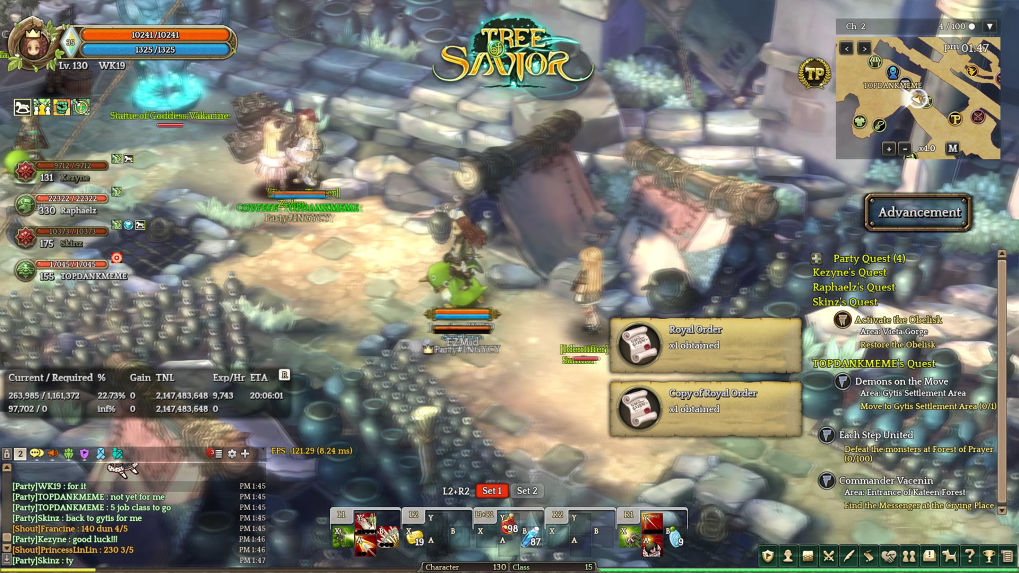Viewport: 1019px width, 573px height.
Task: Open the Advancement button
Action: (918, 212)
